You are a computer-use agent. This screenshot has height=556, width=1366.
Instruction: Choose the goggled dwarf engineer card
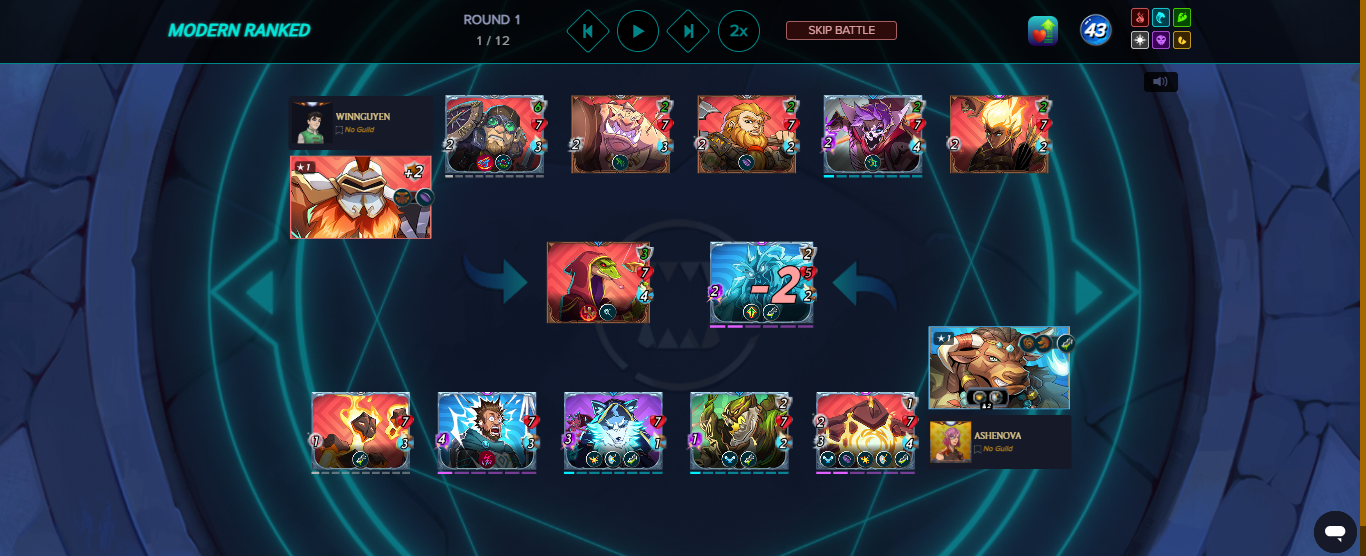[x=494, y=135]
